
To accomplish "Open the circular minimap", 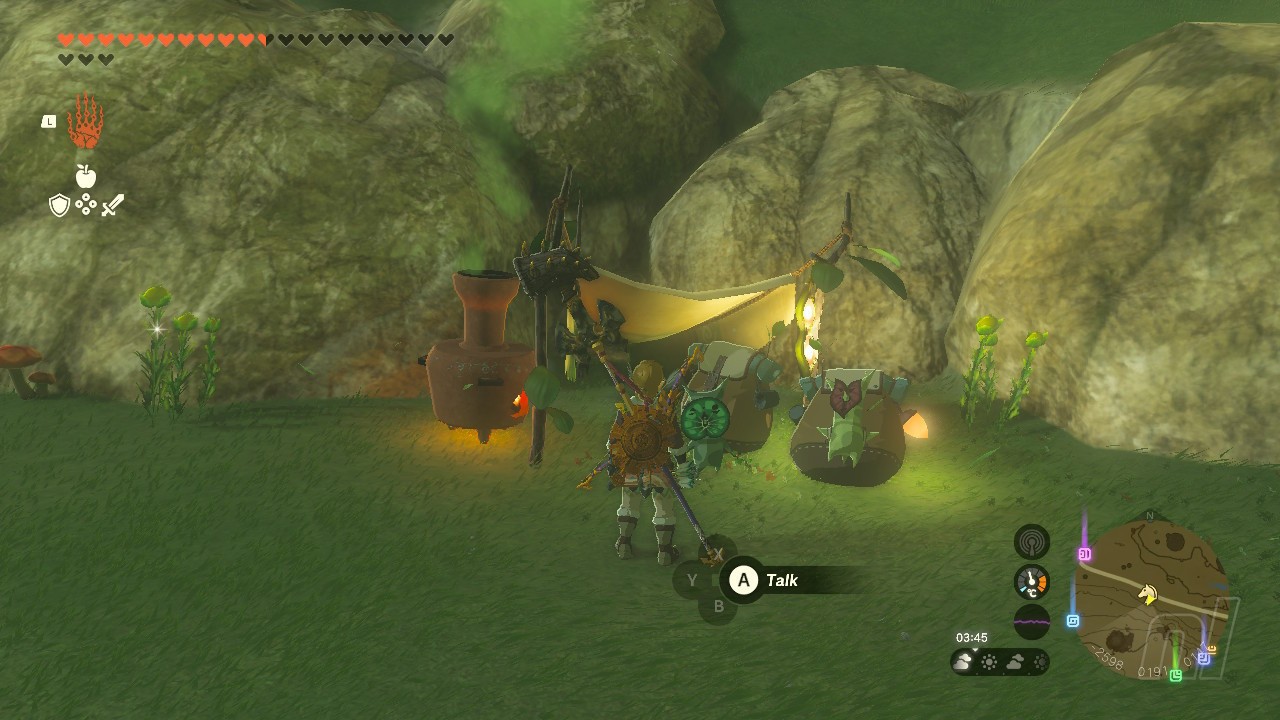I will pyautogui.click(x=1150, y=599).
